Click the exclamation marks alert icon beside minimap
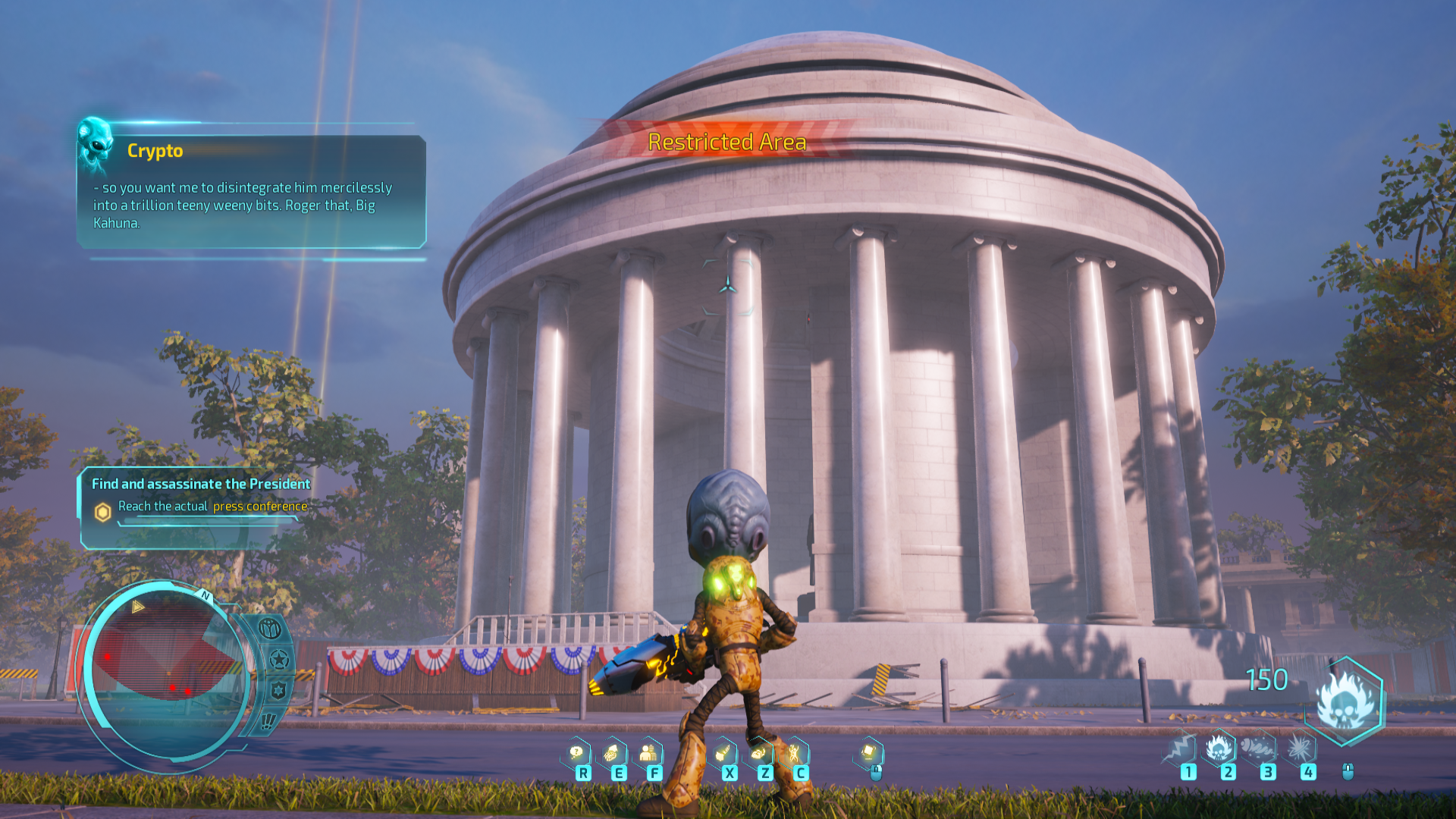 (x=268, y=720)
